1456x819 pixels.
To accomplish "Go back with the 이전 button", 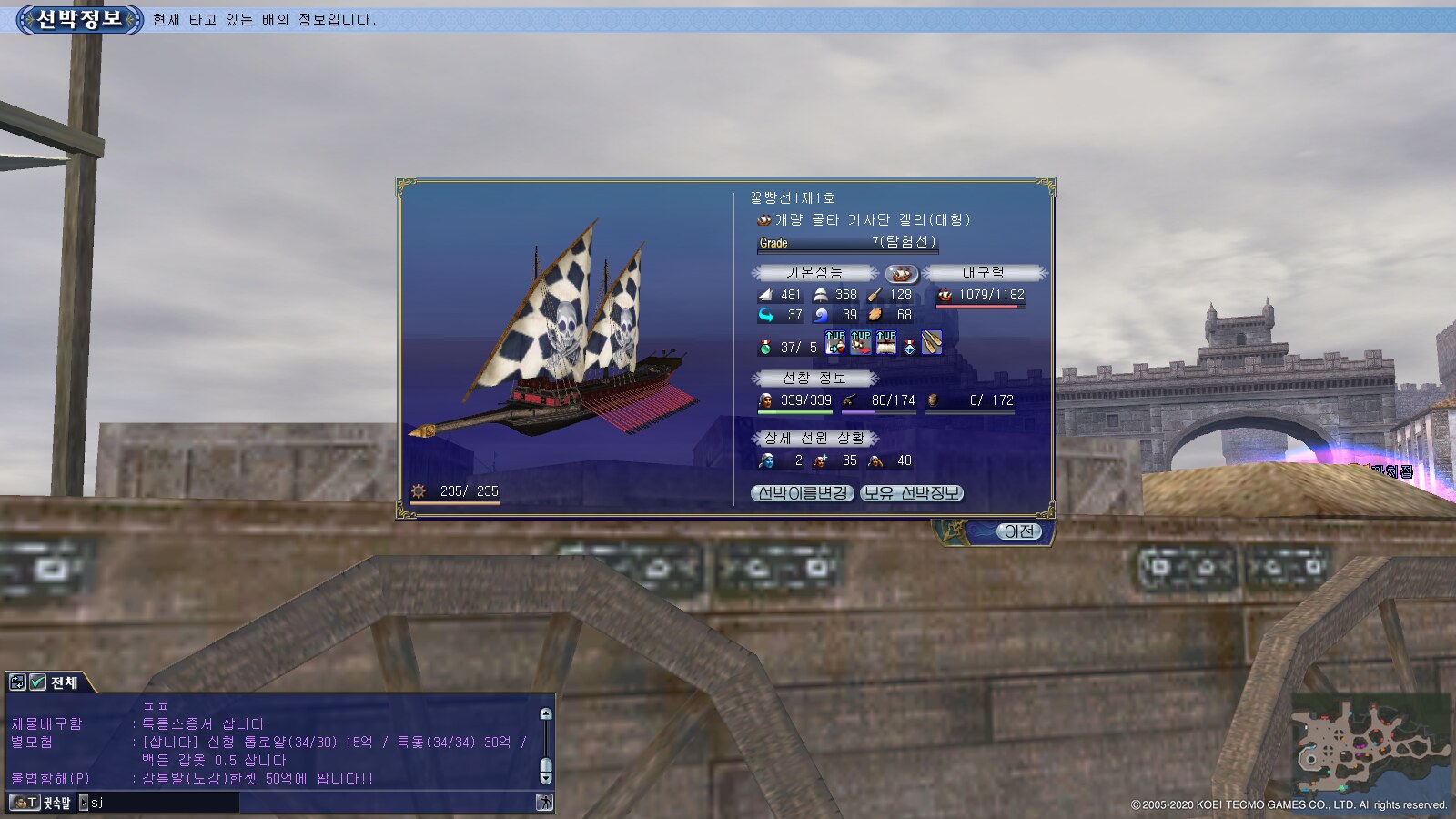I will point(1018,531).
